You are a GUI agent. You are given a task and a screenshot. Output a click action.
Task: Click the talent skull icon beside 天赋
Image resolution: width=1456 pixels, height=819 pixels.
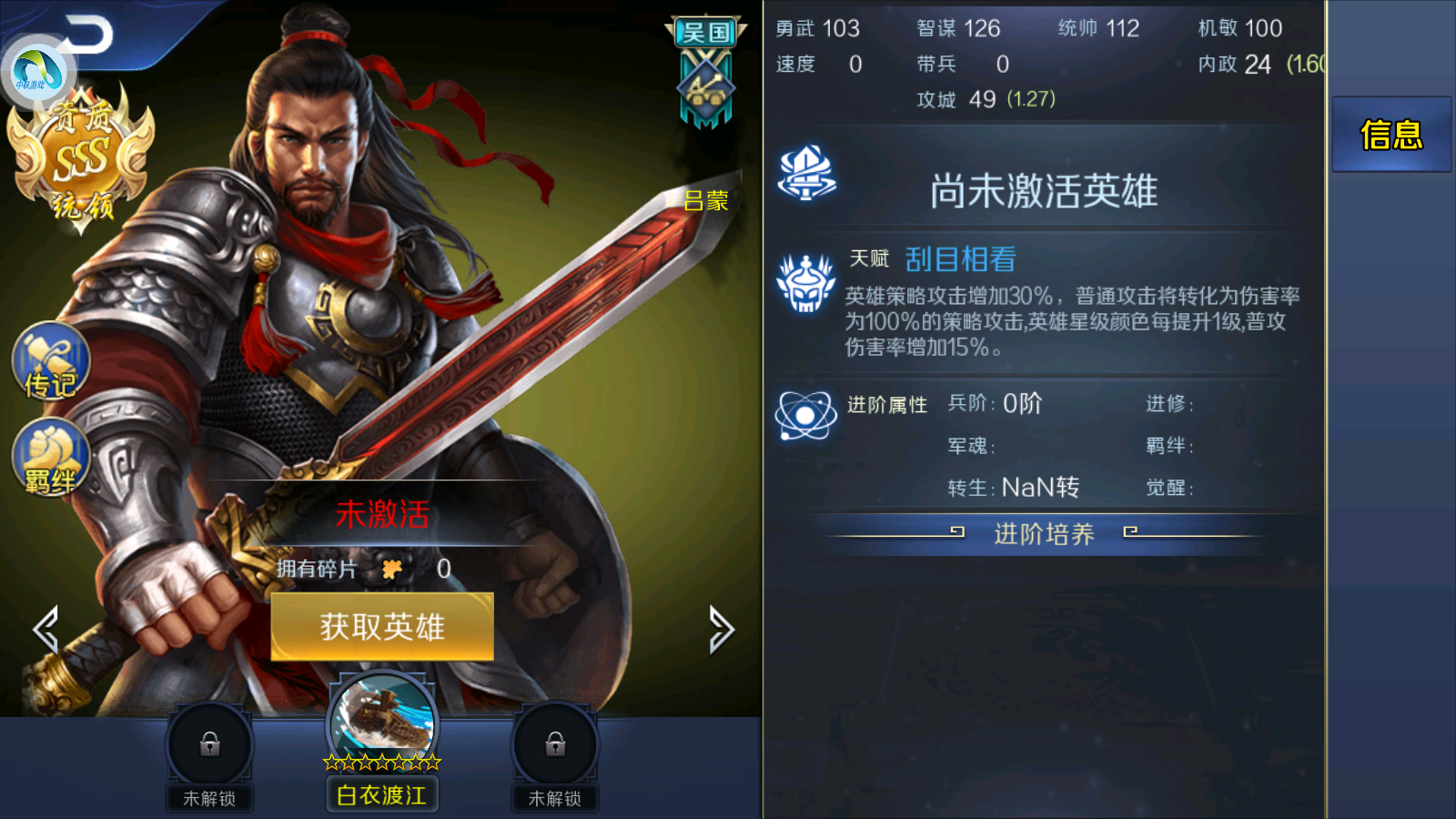[x=804, y=282]
